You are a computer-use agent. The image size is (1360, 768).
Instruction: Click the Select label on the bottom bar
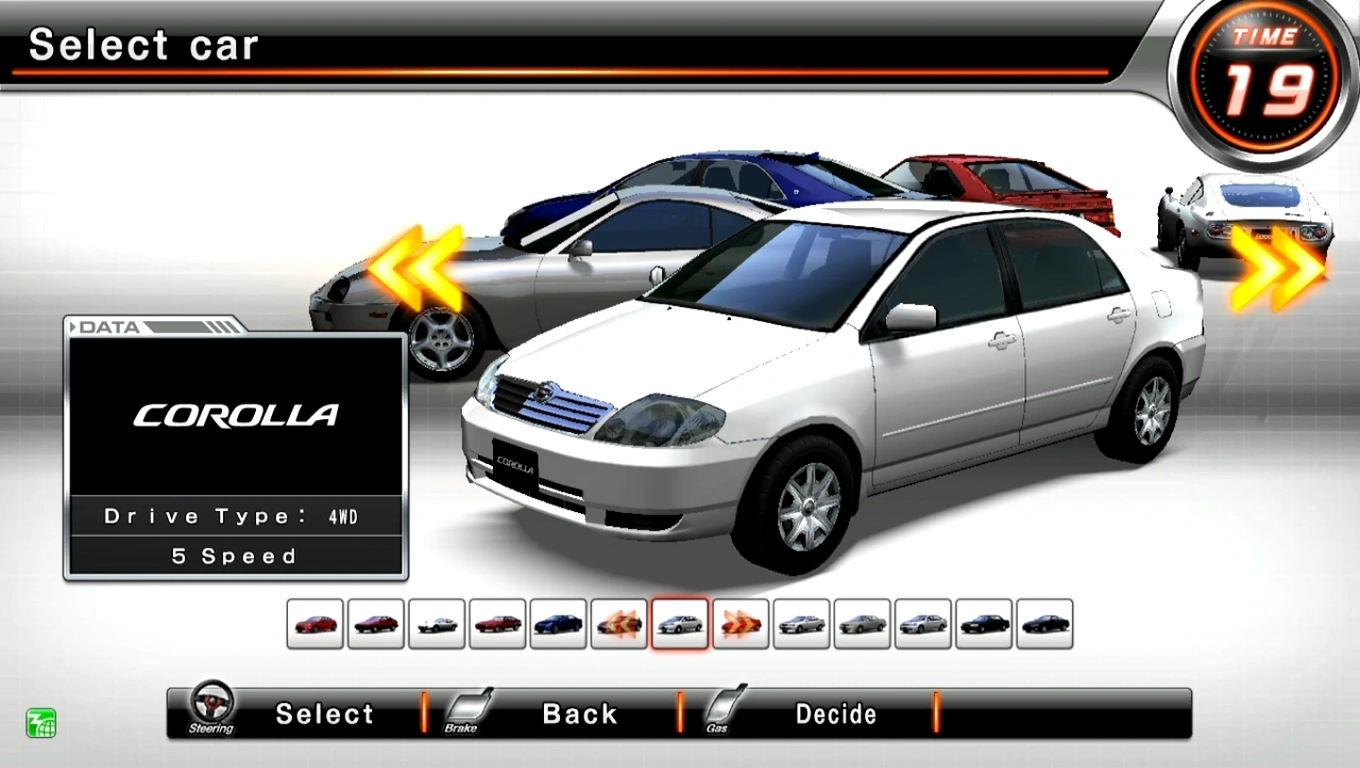click(x=325, y=713)
